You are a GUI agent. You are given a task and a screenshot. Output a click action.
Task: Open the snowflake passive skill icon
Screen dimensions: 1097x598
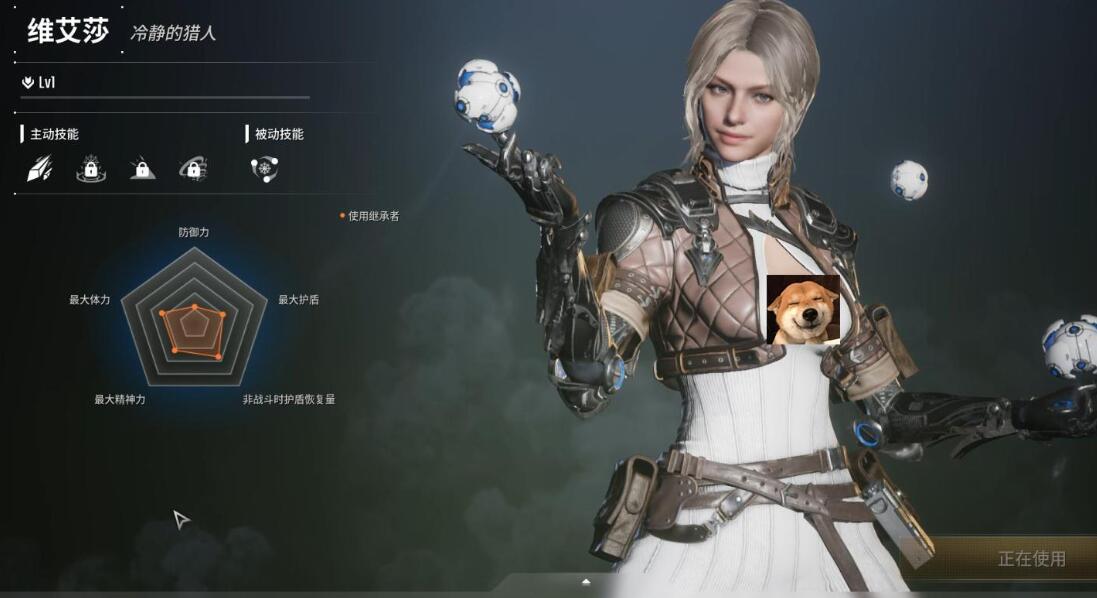coord(264,169)
